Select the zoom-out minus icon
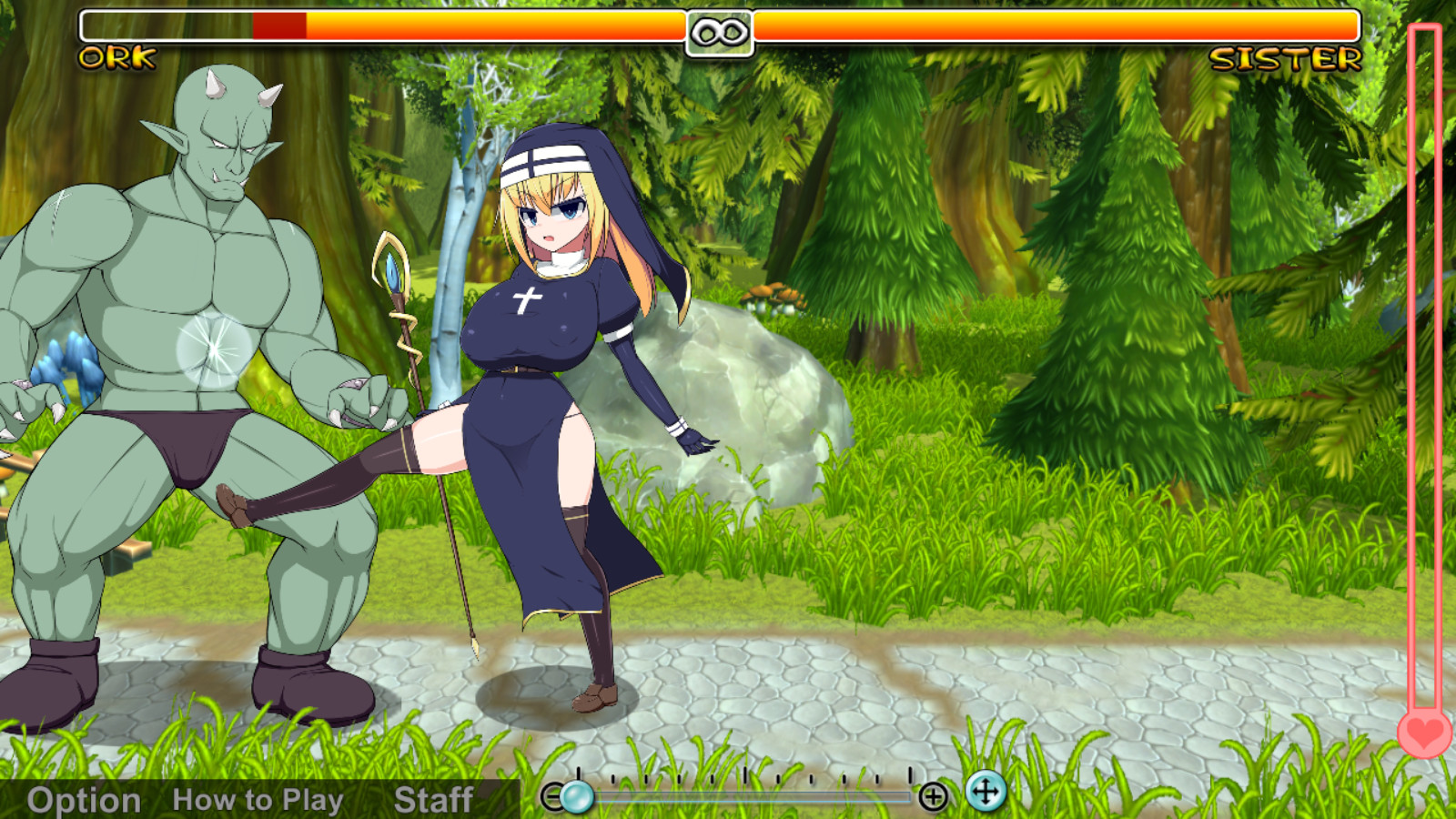 point(553,796)
